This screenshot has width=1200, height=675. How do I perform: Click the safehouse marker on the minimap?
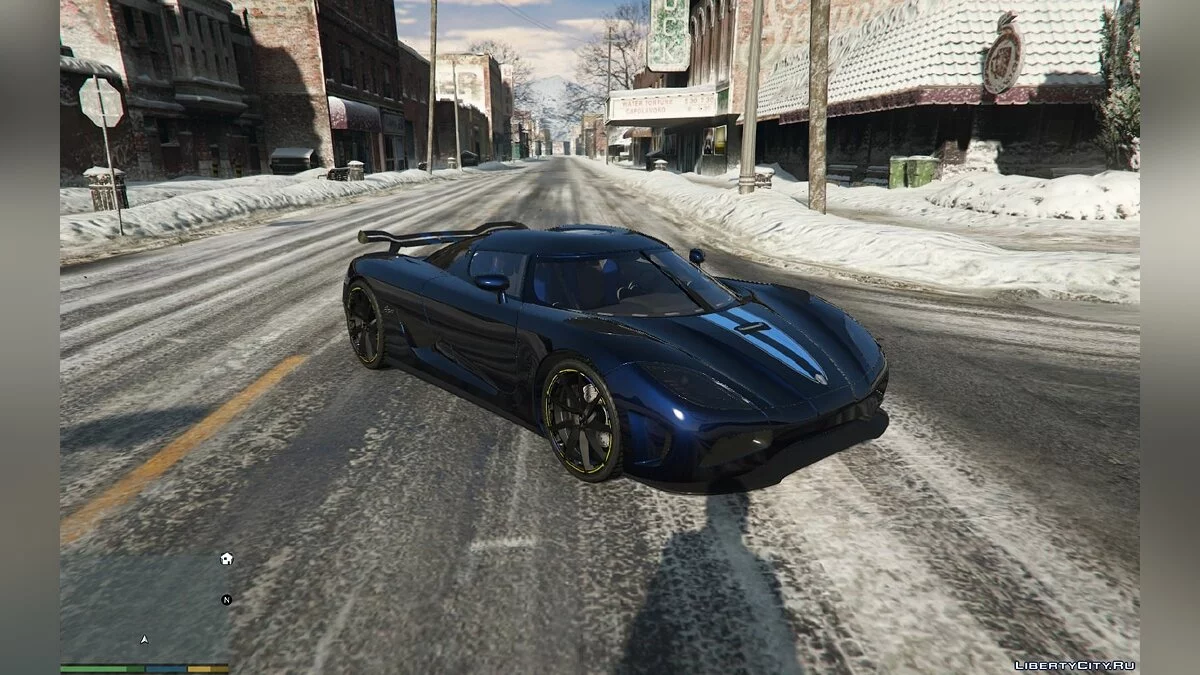pos(227,559)
